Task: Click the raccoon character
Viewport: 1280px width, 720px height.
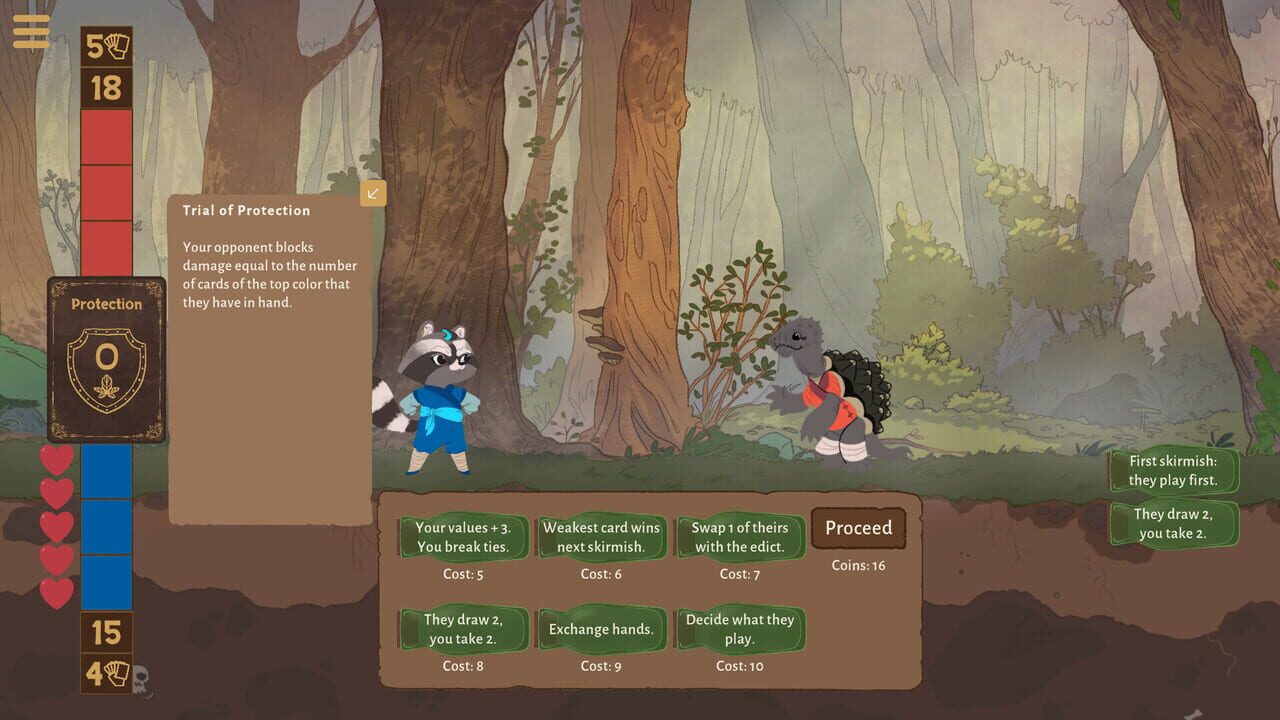Action: pos(438,400)
